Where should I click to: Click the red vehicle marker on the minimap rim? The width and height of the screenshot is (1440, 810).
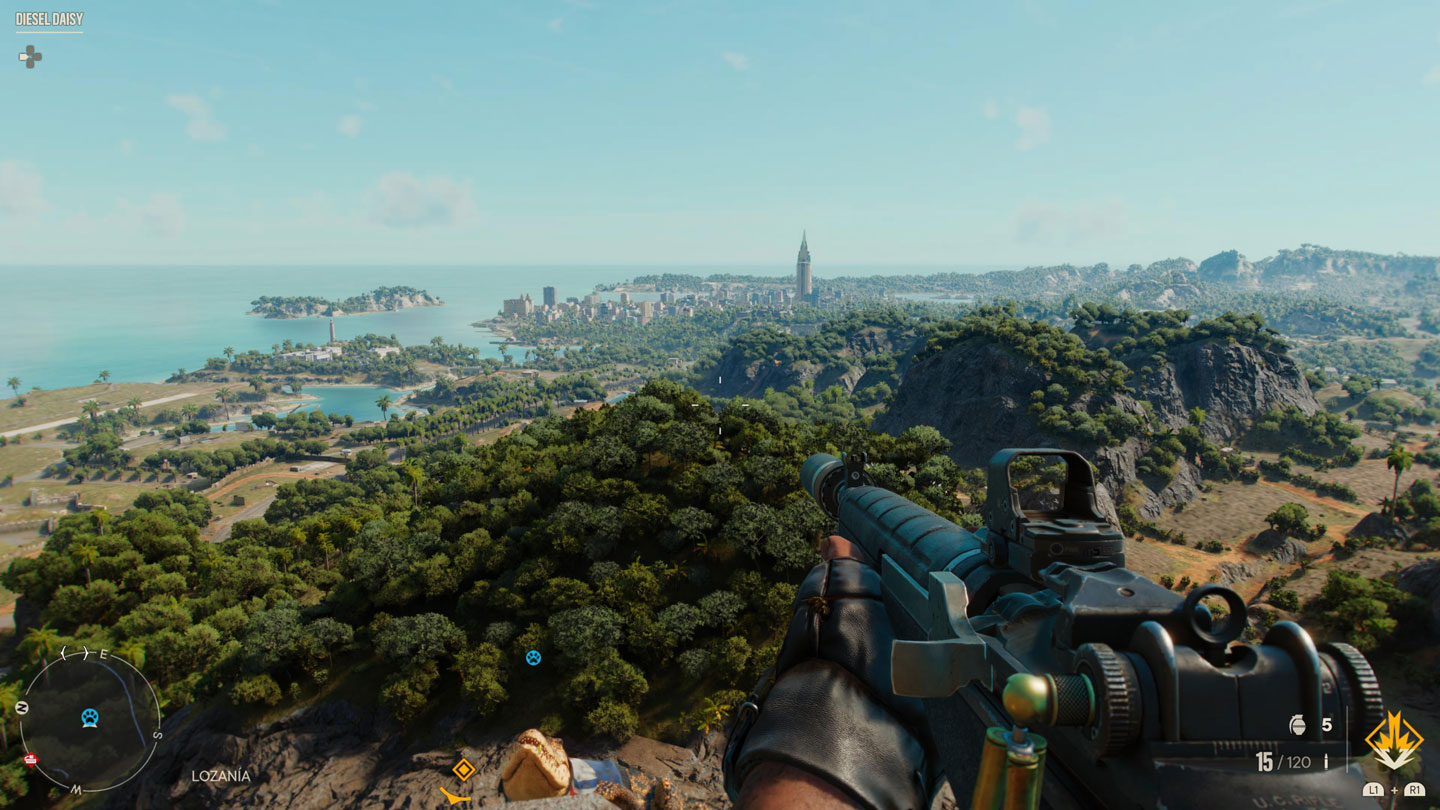(x=30, y=759)
